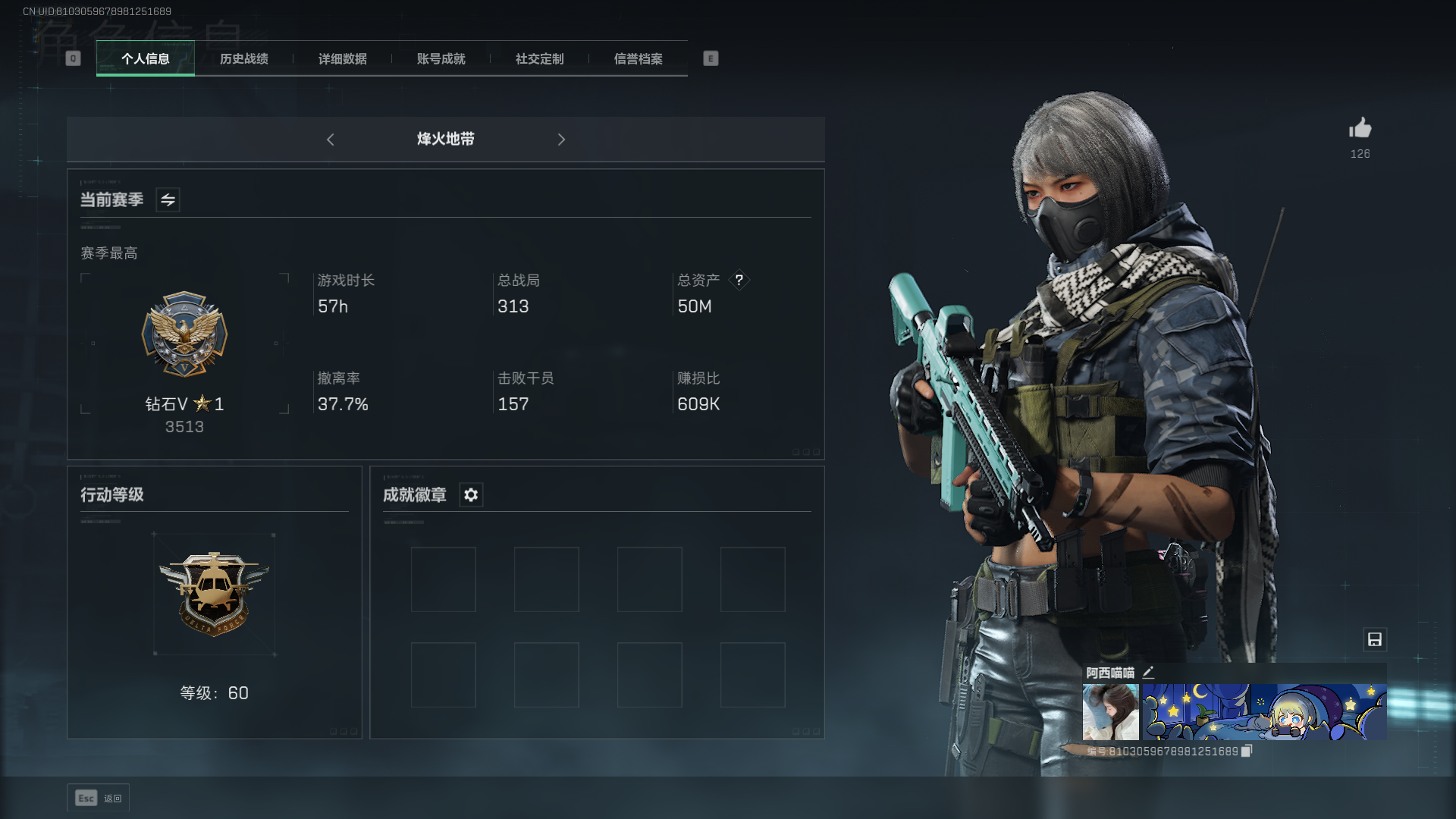Image resolution: width=1456 pixels, height=819 pixels.
Task: View the helicopter 行动等级 emblem
Action: tap(214, 594)
